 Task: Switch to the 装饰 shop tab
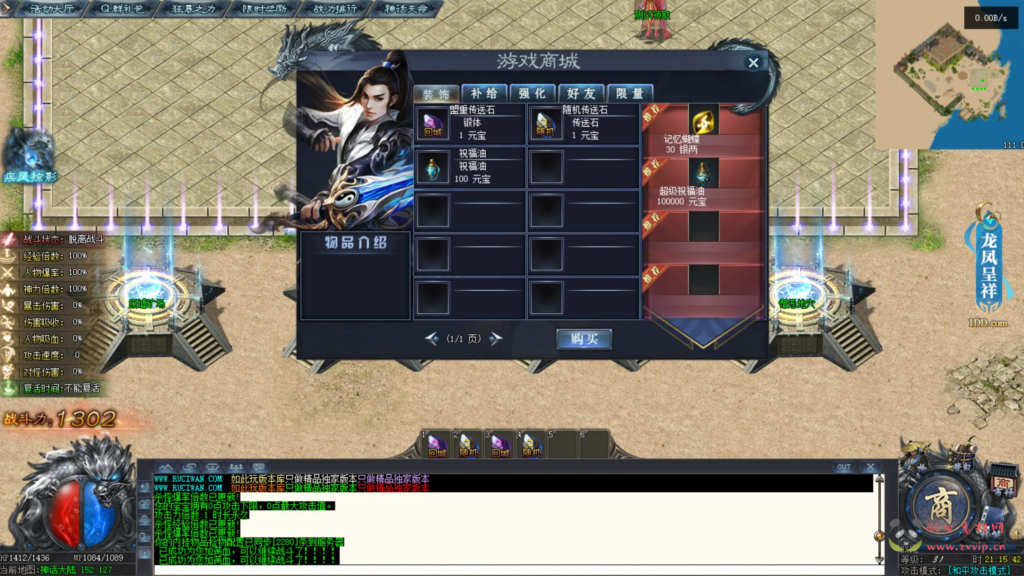point(436,93)
